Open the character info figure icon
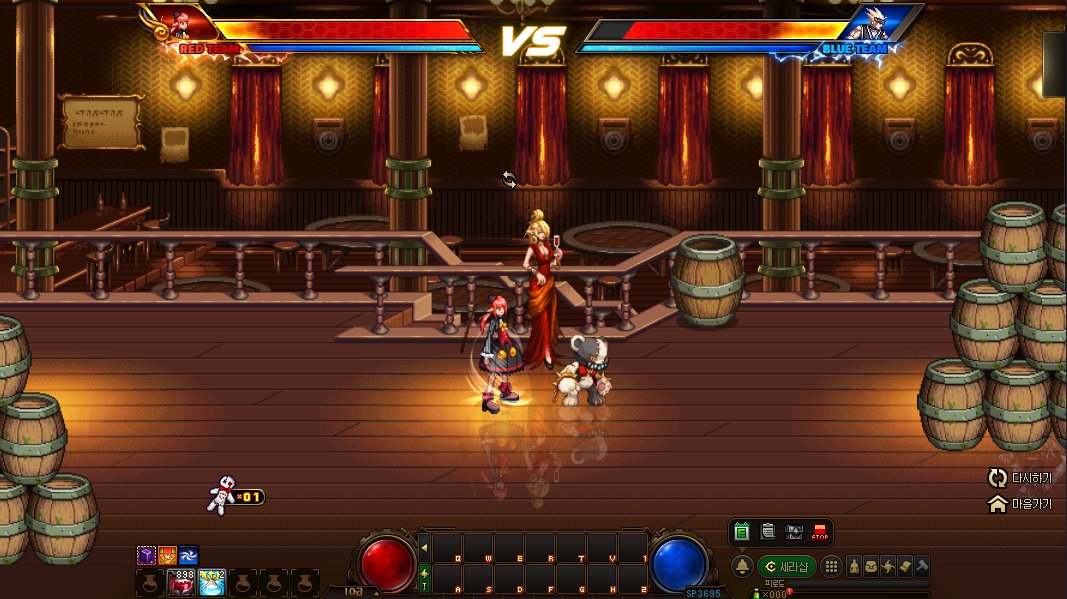Viewport: 1067px width, 599px height. coord(854,566)
